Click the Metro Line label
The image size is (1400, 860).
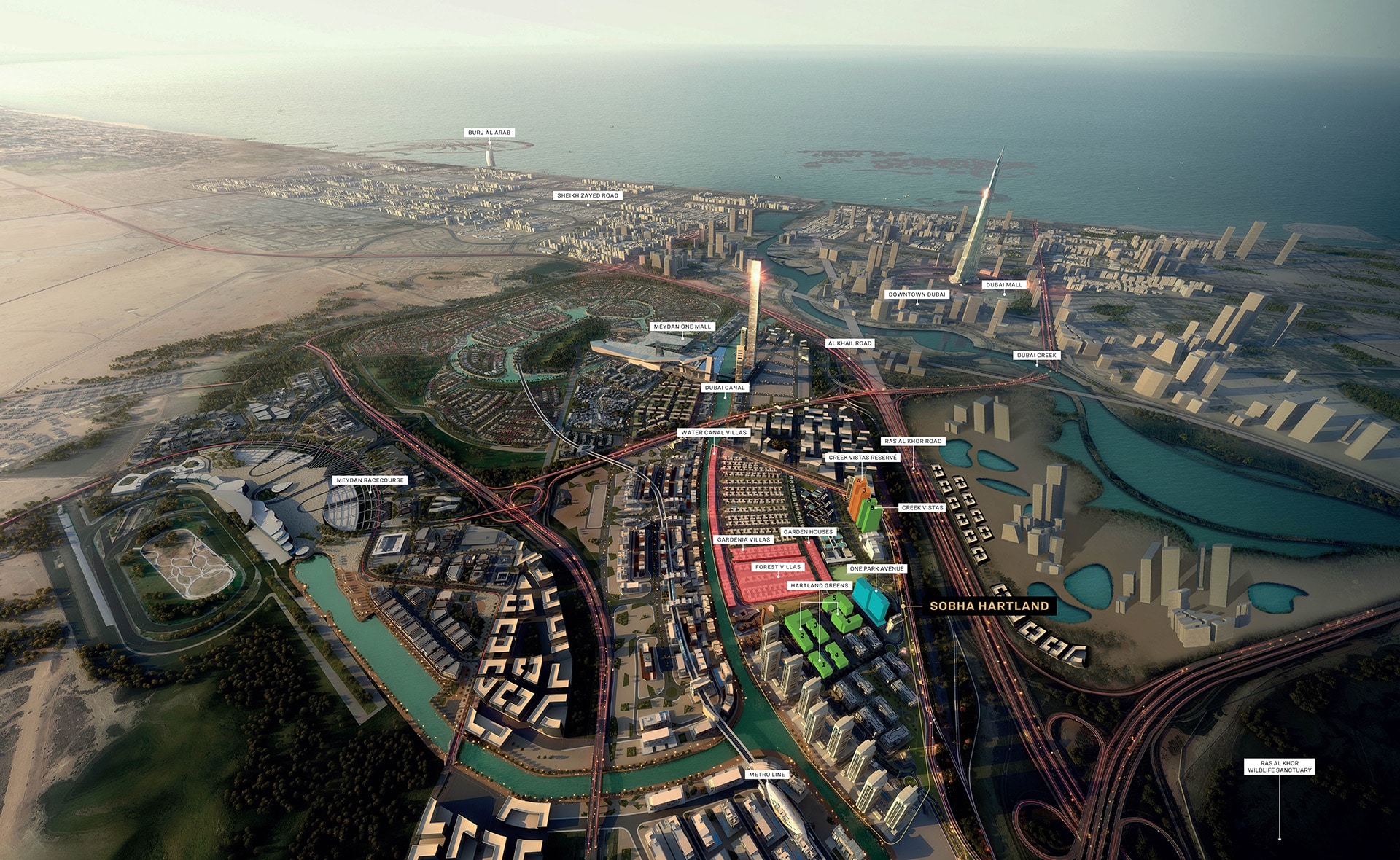[x=767, y=775]
